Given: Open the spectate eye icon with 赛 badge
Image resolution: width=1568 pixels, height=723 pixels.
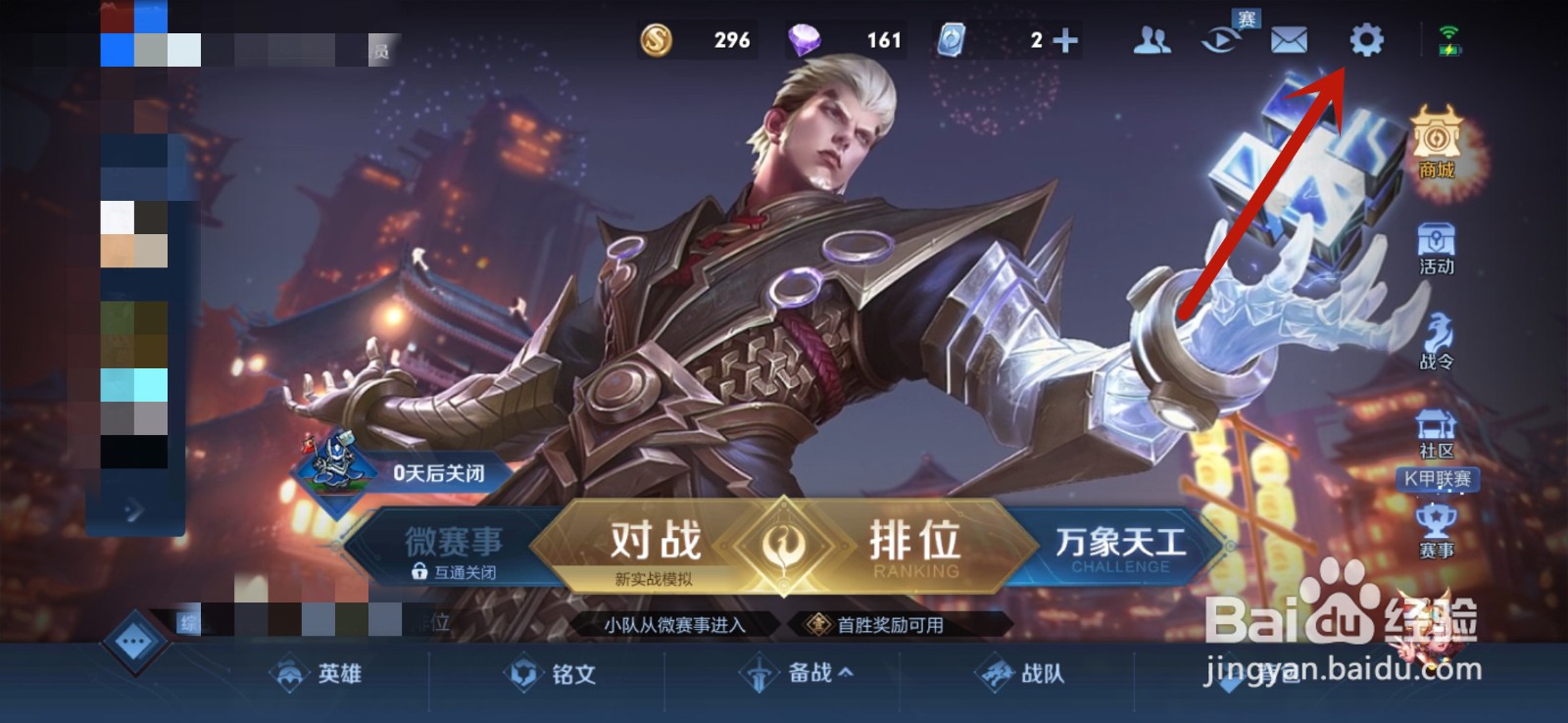Looking at the screenshot, I should click(x=1220, y=41).
